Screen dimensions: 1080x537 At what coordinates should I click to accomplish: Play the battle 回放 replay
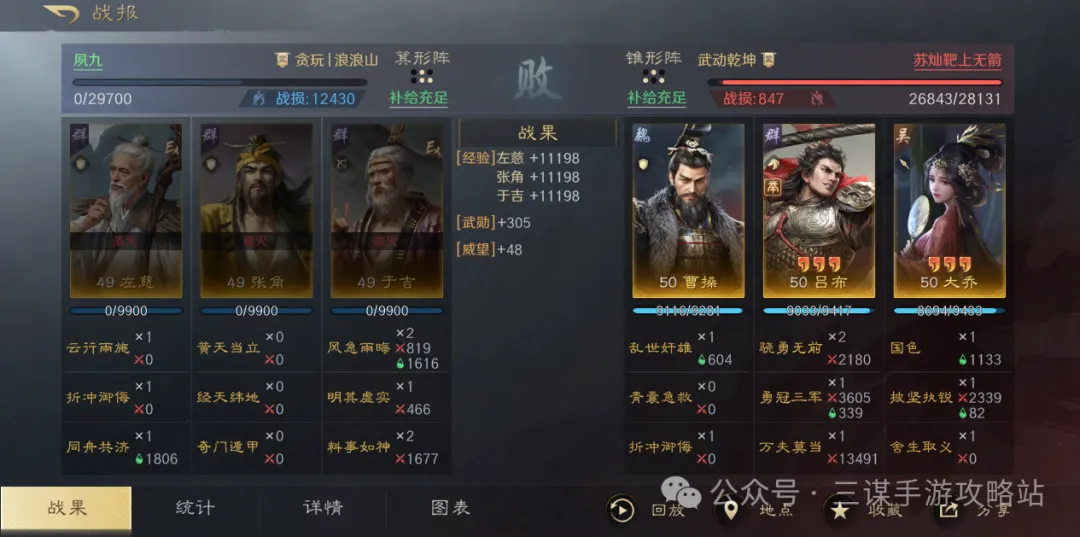coord(621,510)
